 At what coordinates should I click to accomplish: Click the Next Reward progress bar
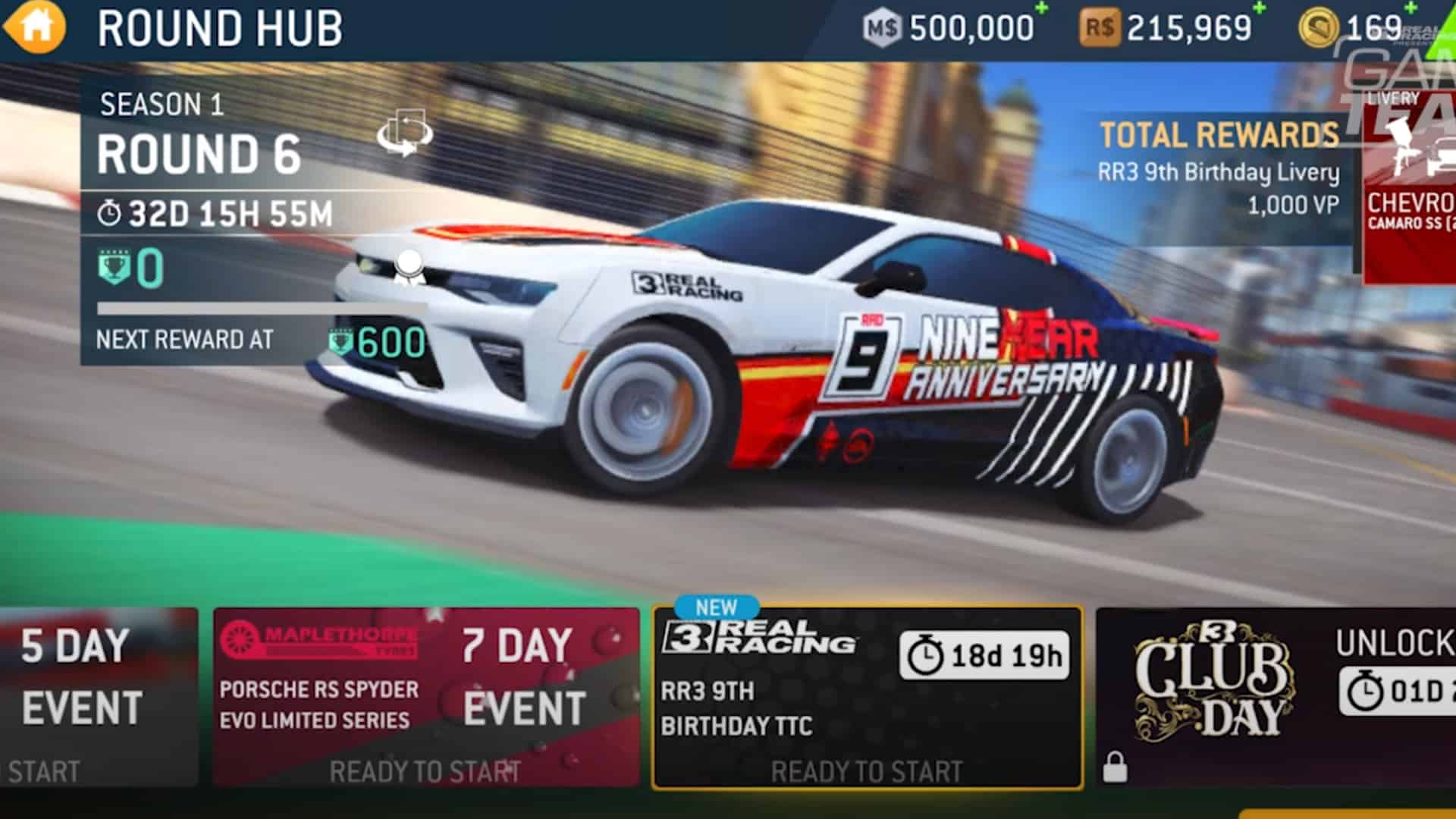[258, 307]
